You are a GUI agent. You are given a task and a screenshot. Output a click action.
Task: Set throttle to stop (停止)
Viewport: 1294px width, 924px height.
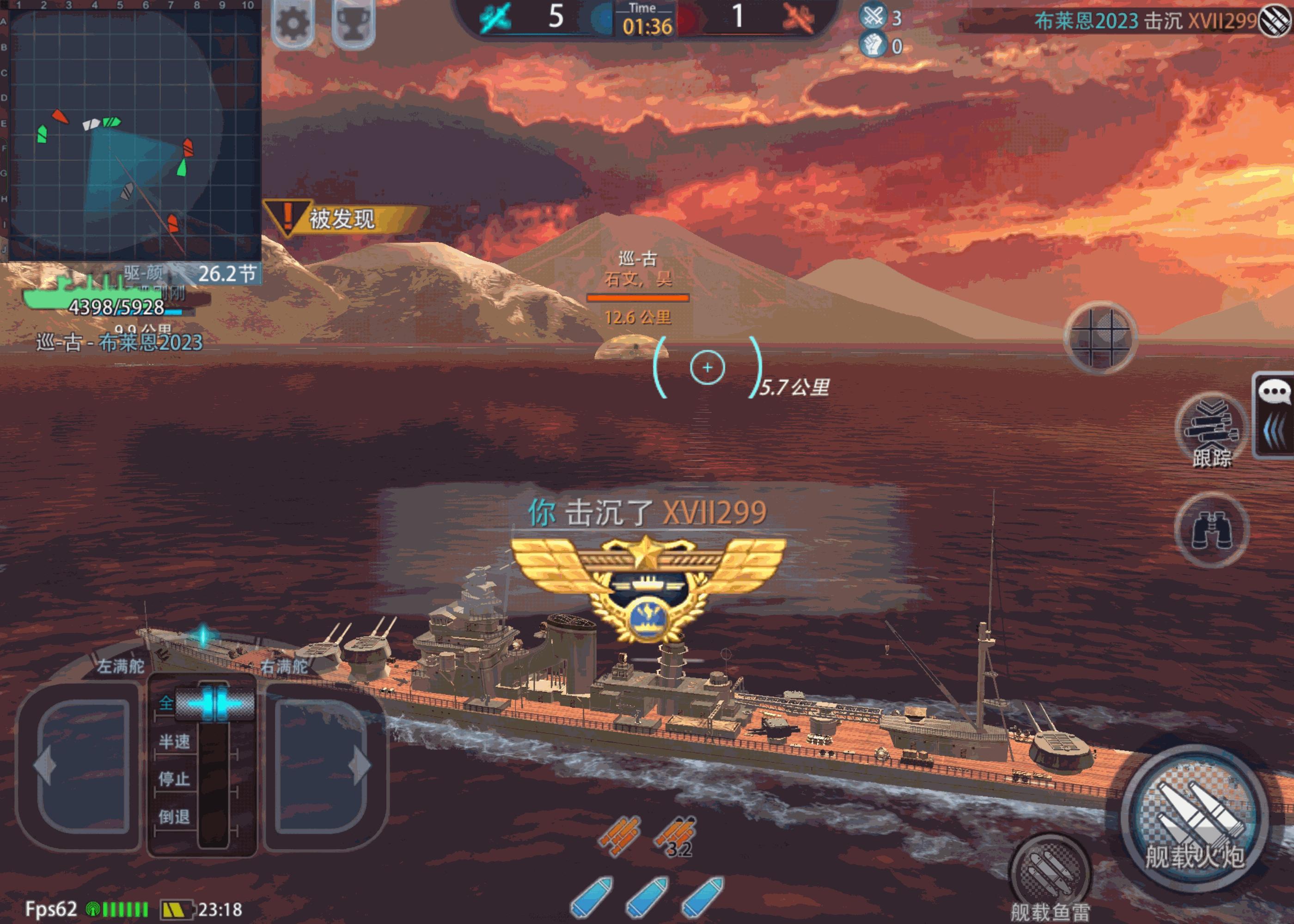[174, 779]
